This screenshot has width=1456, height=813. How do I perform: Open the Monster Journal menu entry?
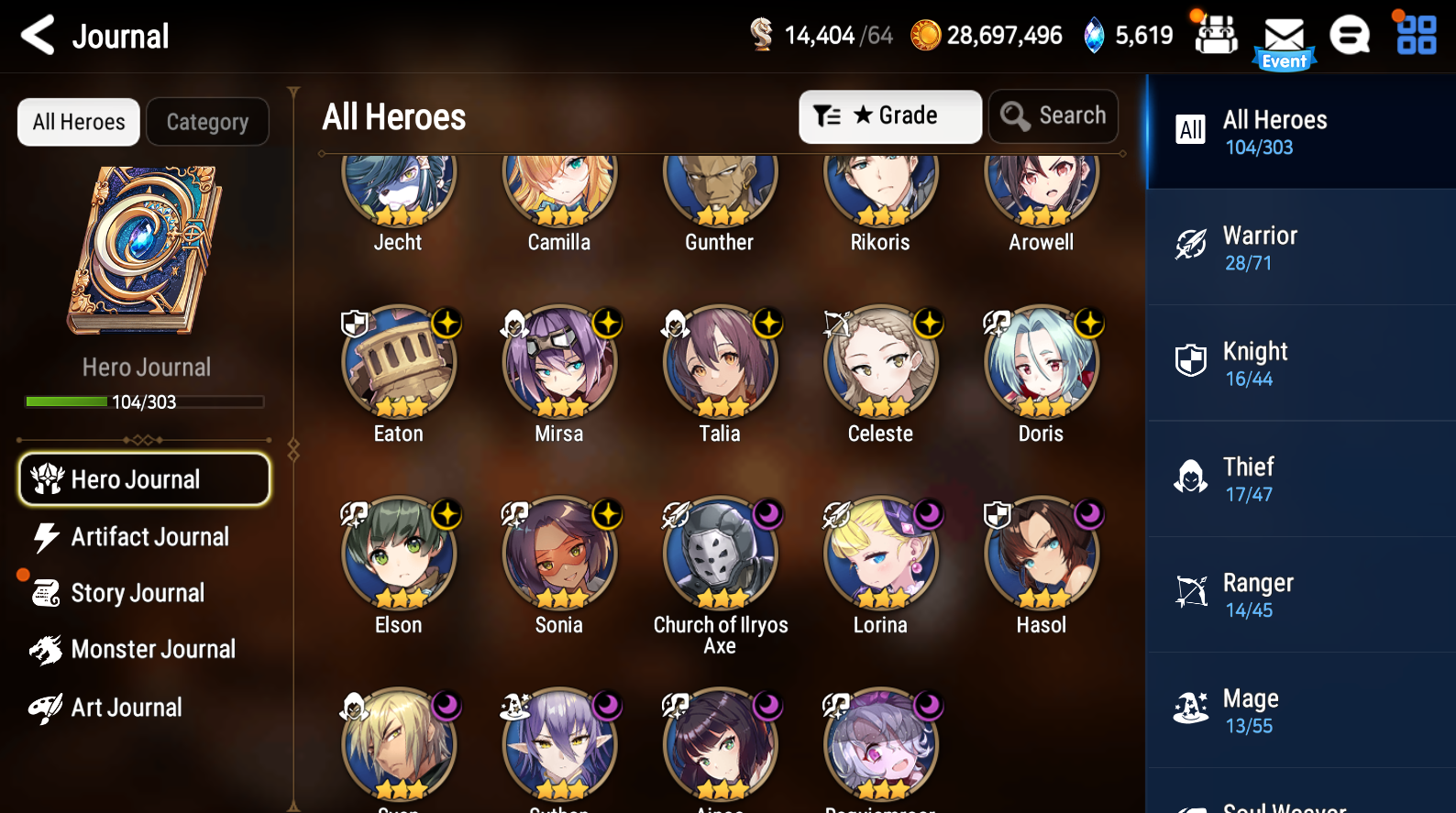pos(153,649)
